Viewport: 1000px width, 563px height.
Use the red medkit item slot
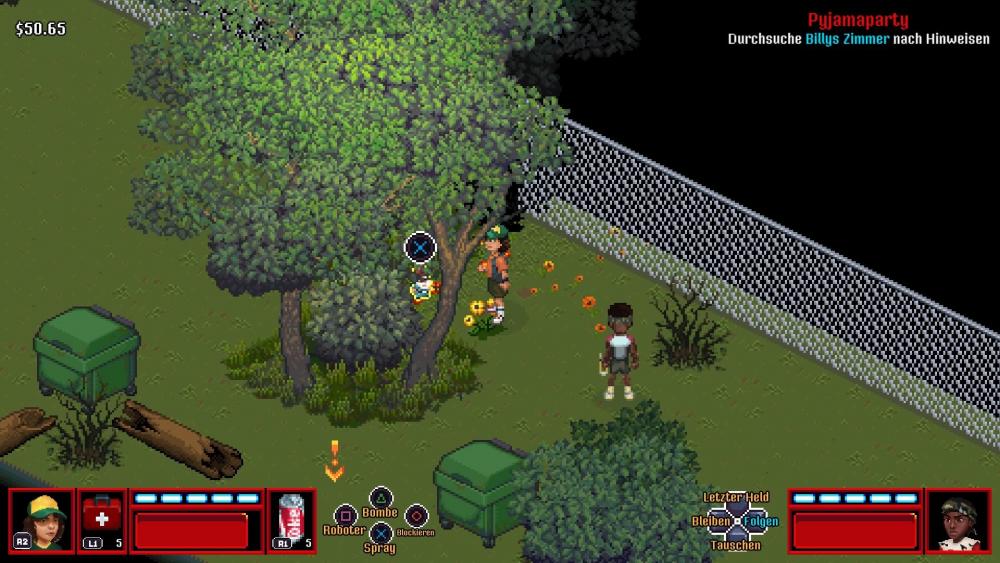coord(102,520)
